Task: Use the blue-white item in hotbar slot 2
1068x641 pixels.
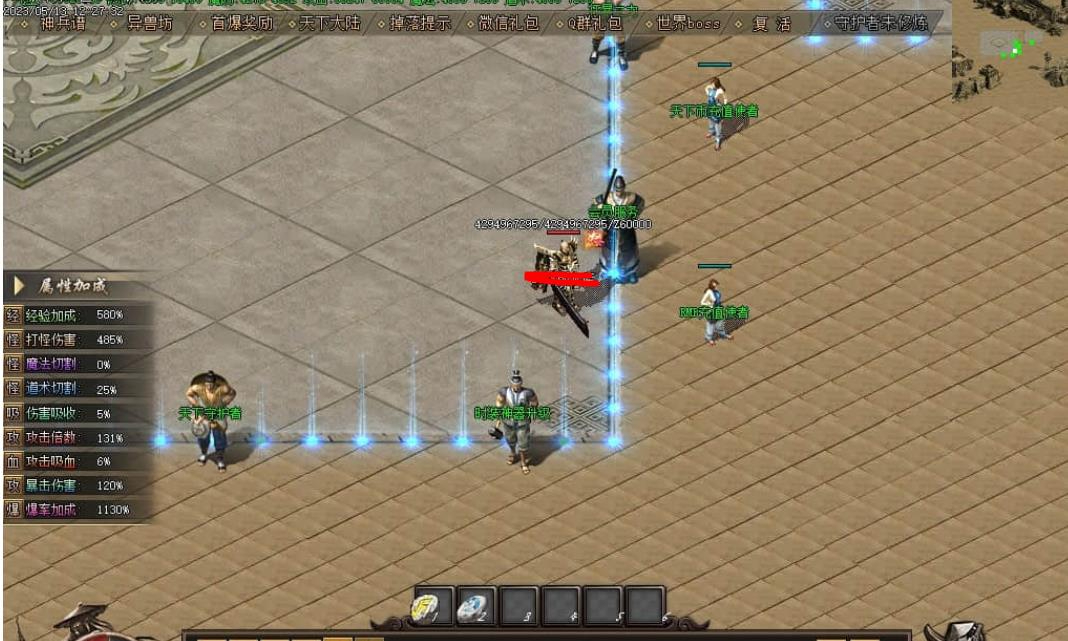Action: tap(475, 606)
